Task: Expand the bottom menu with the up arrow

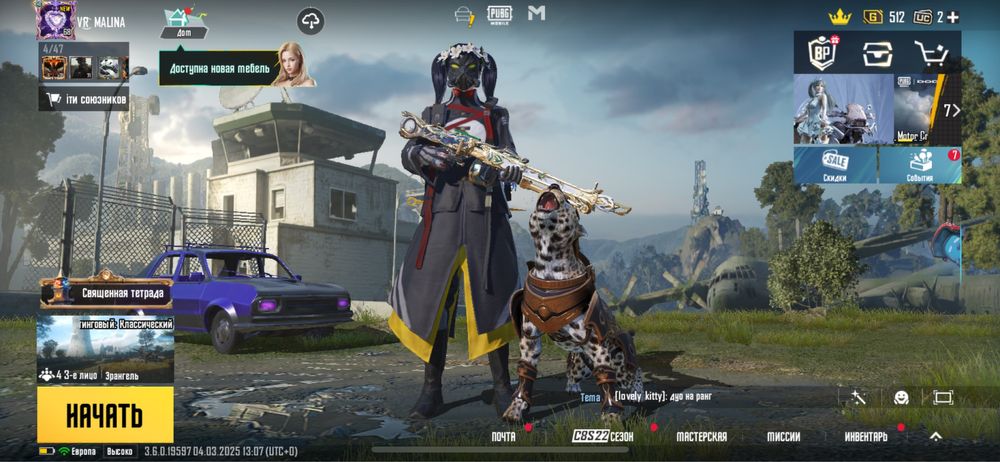Action: click(x=936, y=436)
